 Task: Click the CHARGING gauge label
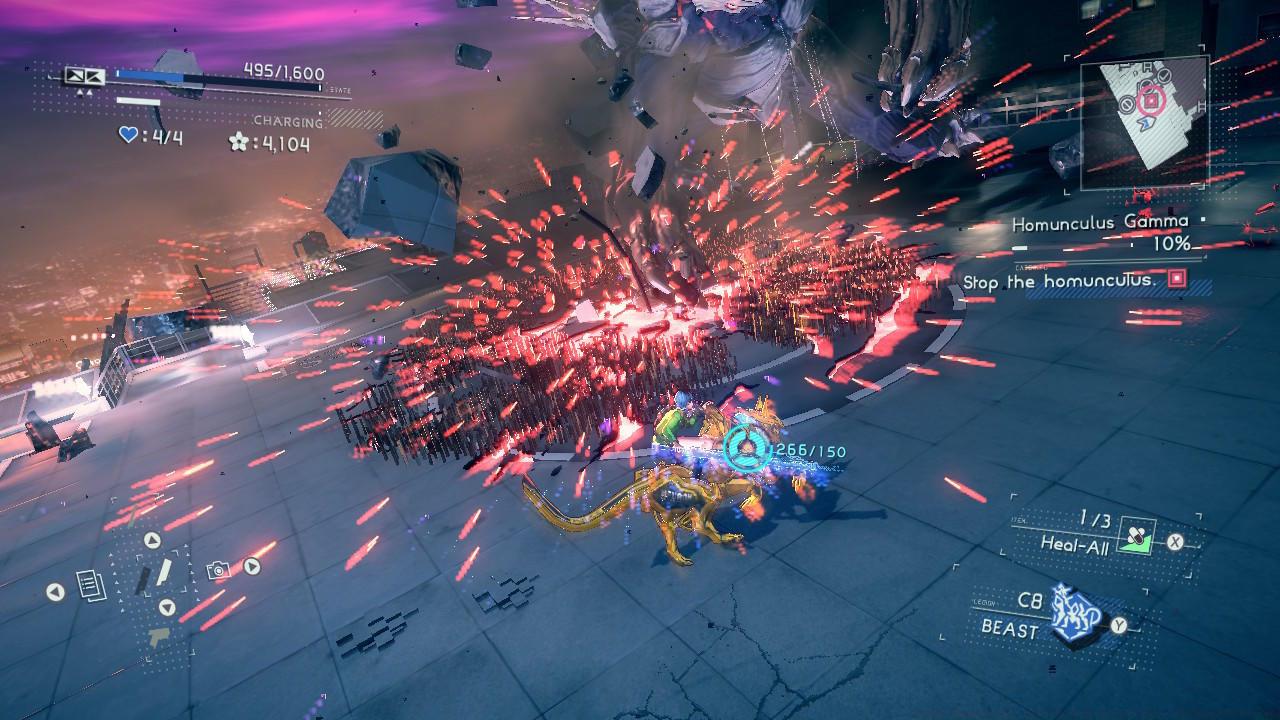point(289,121)
